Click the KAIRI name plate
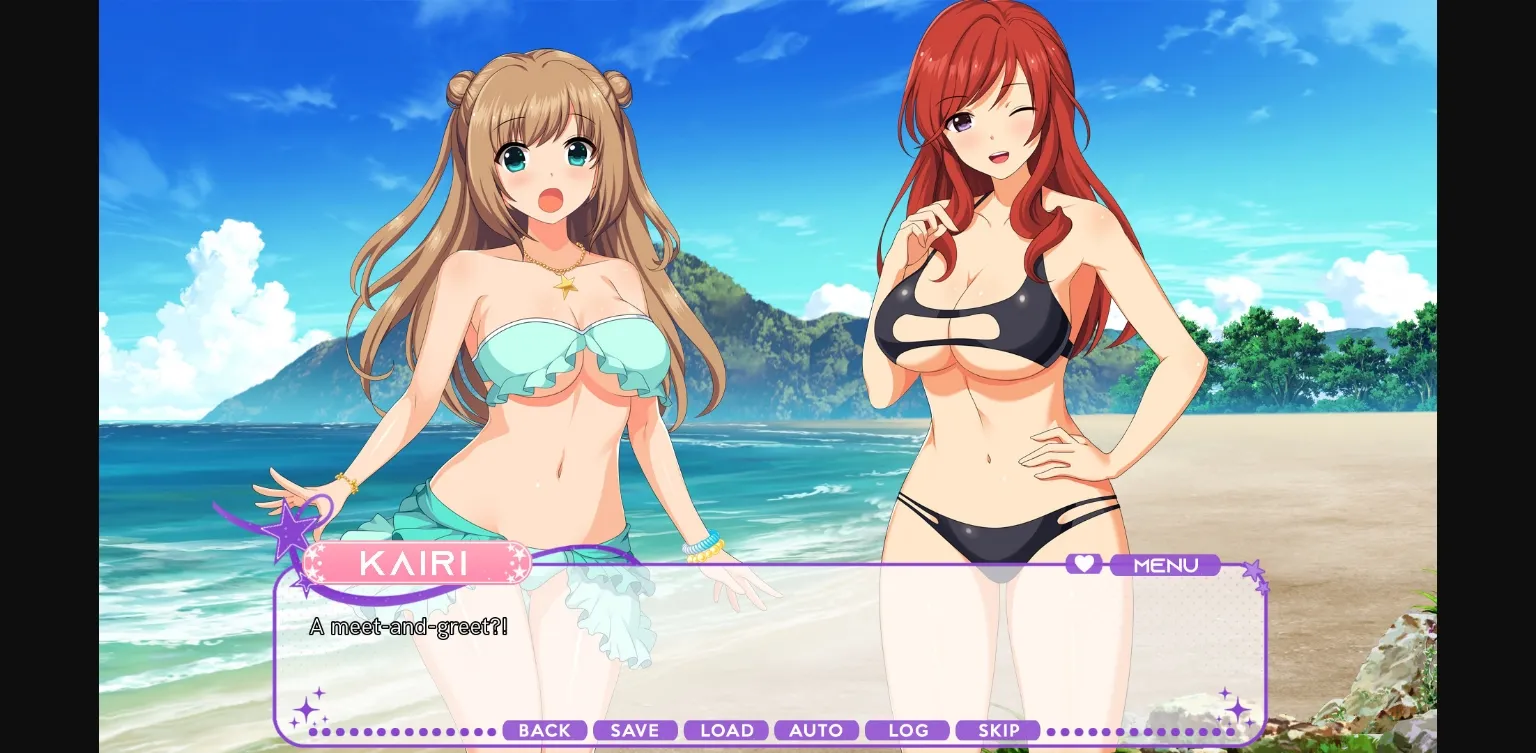The image size is (1536, 753). click(417, 563)
